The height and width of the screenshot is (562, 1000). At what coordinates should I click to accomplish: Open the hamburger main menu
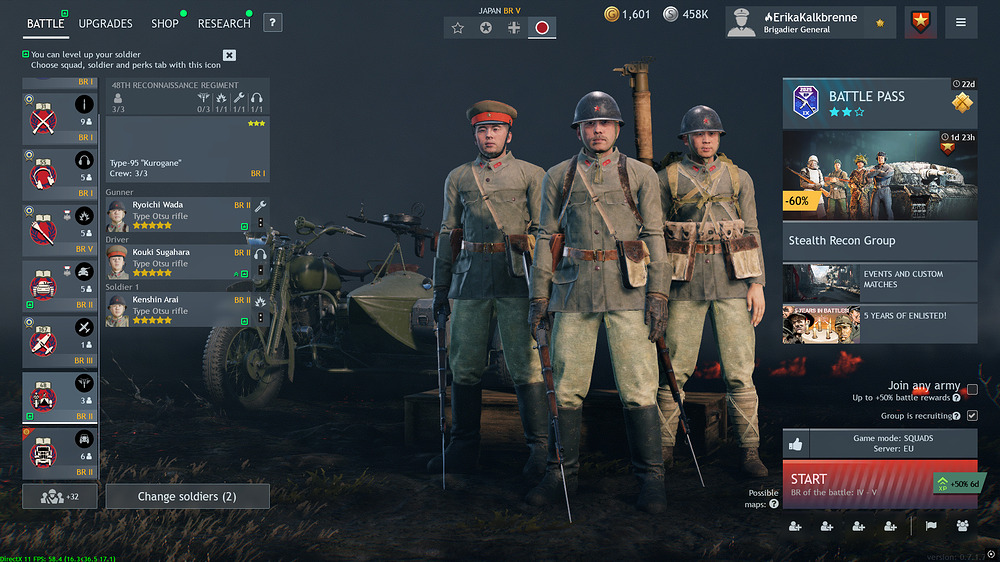coord(961,22)
